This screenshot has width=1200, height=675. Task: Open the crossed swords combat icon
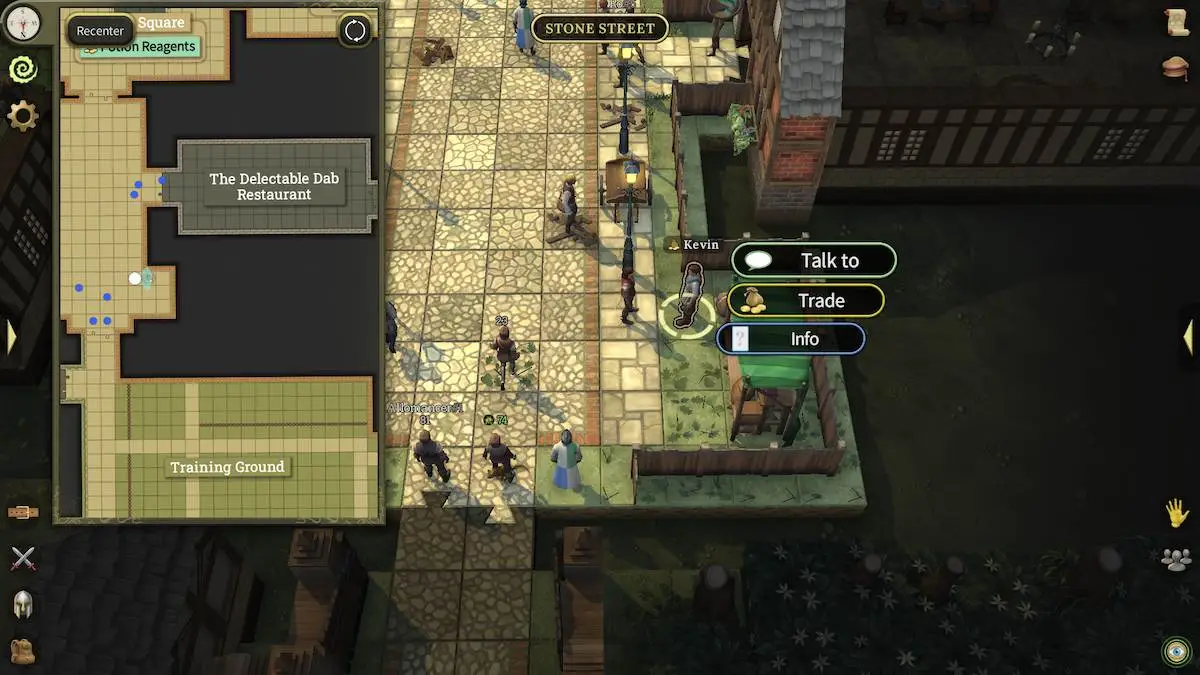22,558
